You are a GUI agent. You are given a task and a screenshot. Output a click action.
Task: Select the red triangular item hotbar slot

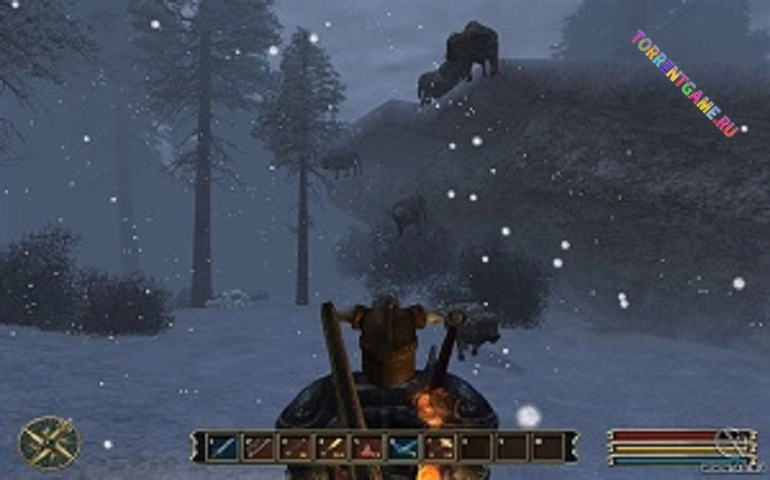tap(367, 447)
